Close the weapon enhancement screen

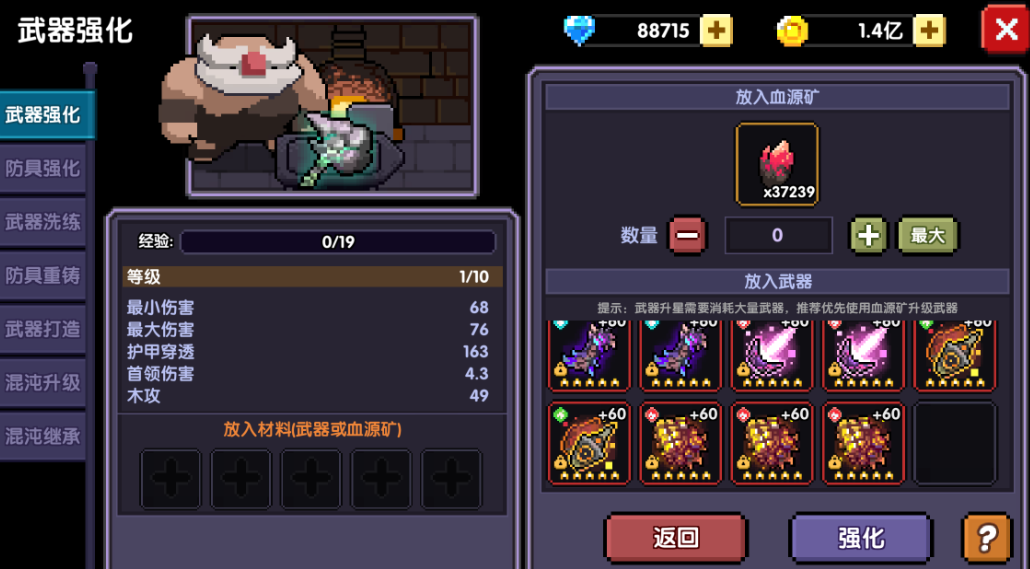(x=1003, y=29)
